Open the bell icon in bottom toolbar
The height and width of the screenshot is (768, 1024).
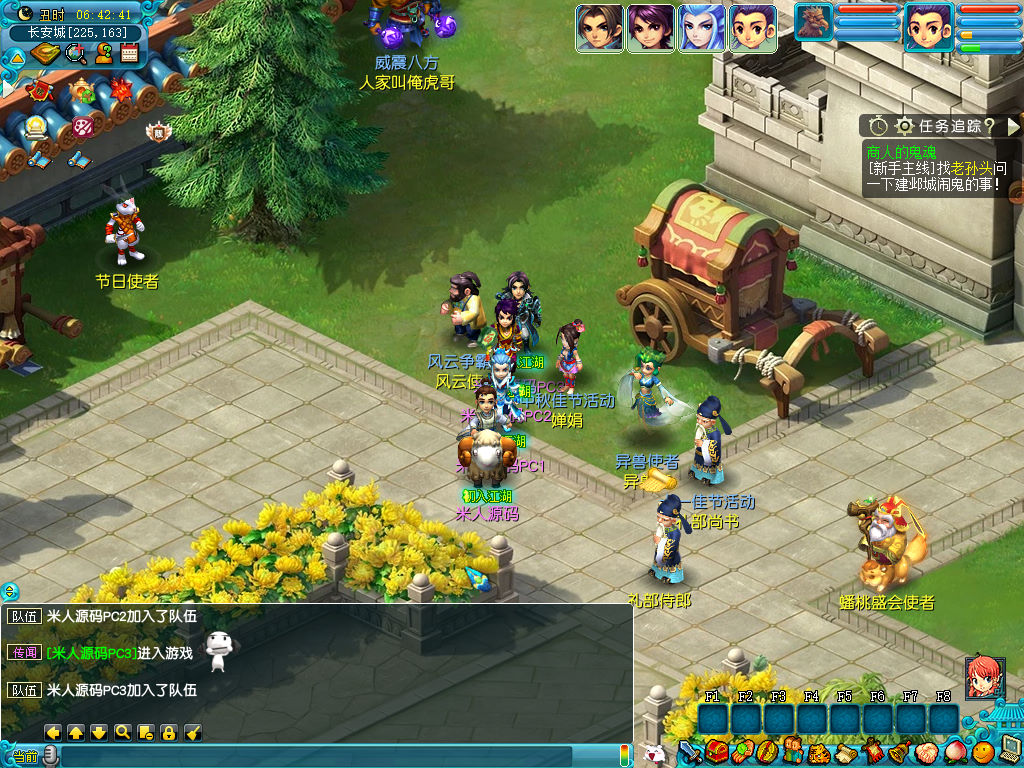coord(898,751)
